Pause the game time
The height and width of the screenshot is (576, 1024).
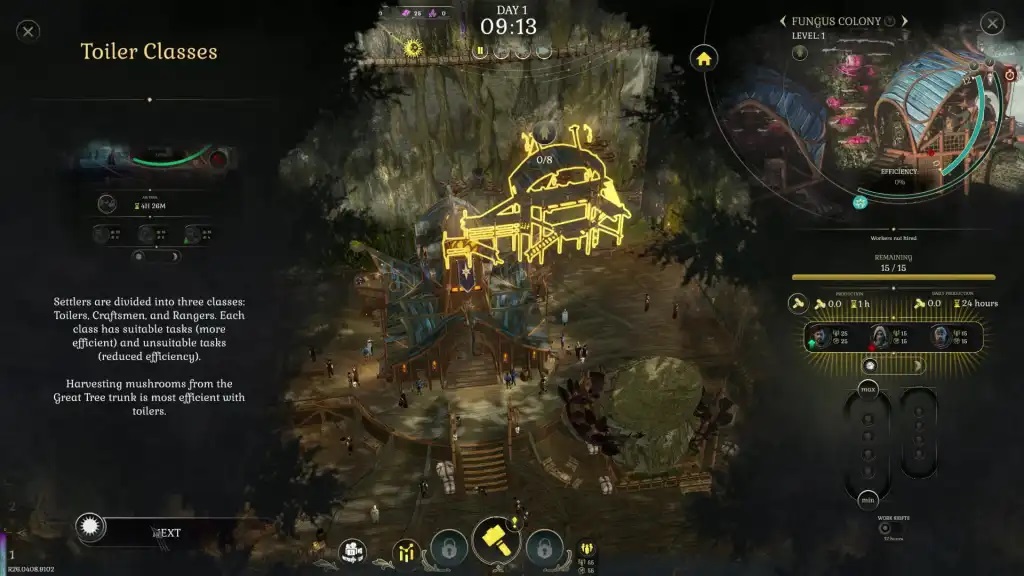pos(481,50)
